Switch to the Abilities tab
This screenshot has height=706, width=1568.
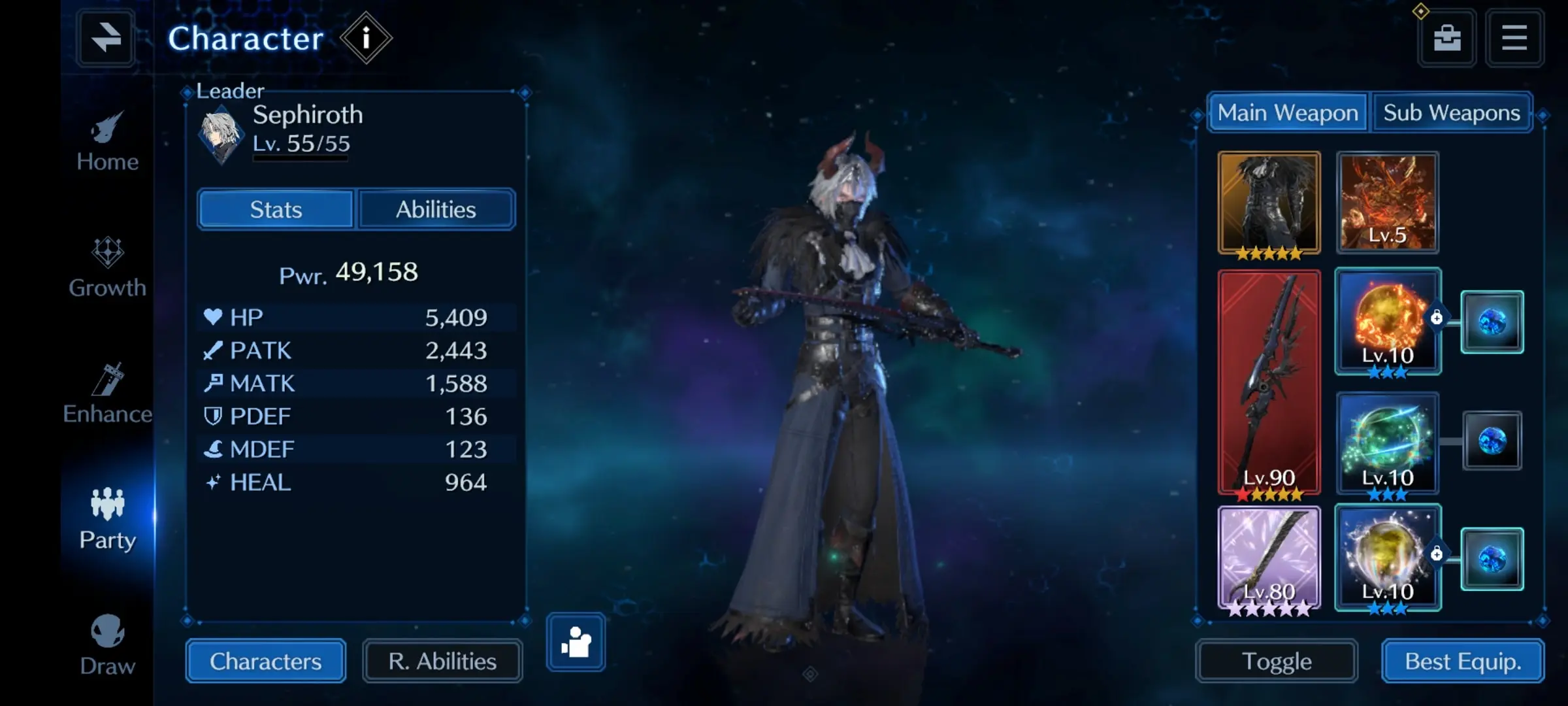436,210
